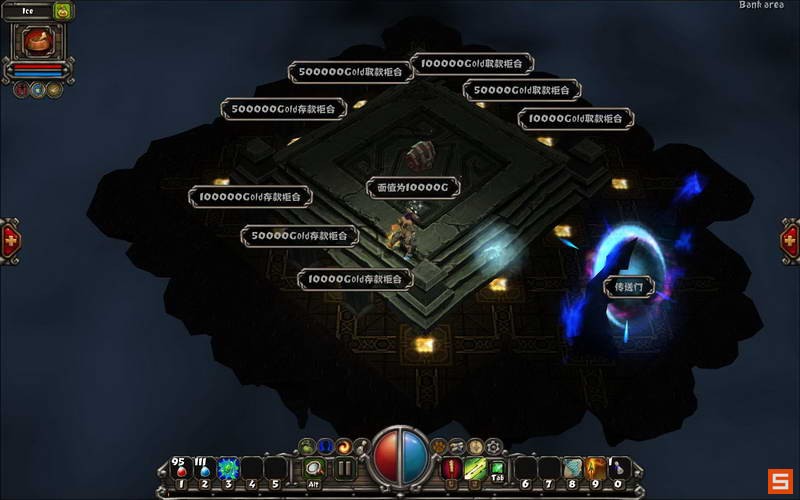
Task: Use the potion in hotbar slot 0
Action: coord(620,468)
